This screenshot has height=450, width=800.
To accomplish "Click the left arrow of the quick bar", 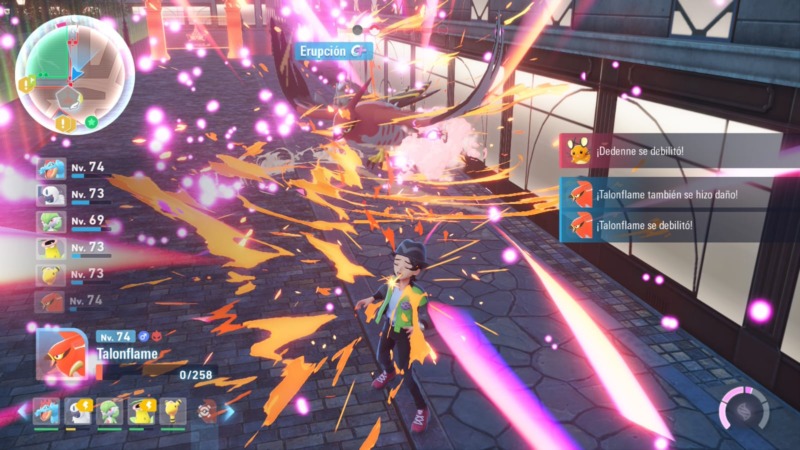I will pyautogui.click(x=23, y=411).
